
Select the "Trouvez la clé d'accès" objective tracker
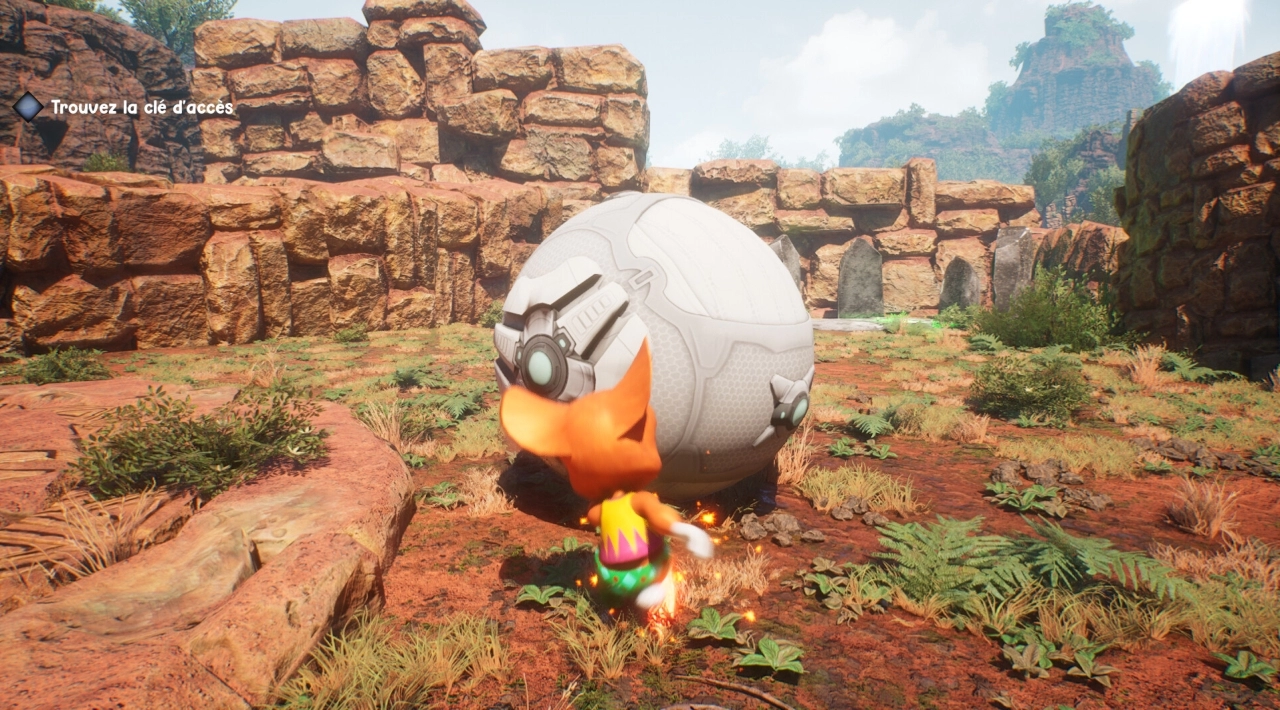[142, 107]
